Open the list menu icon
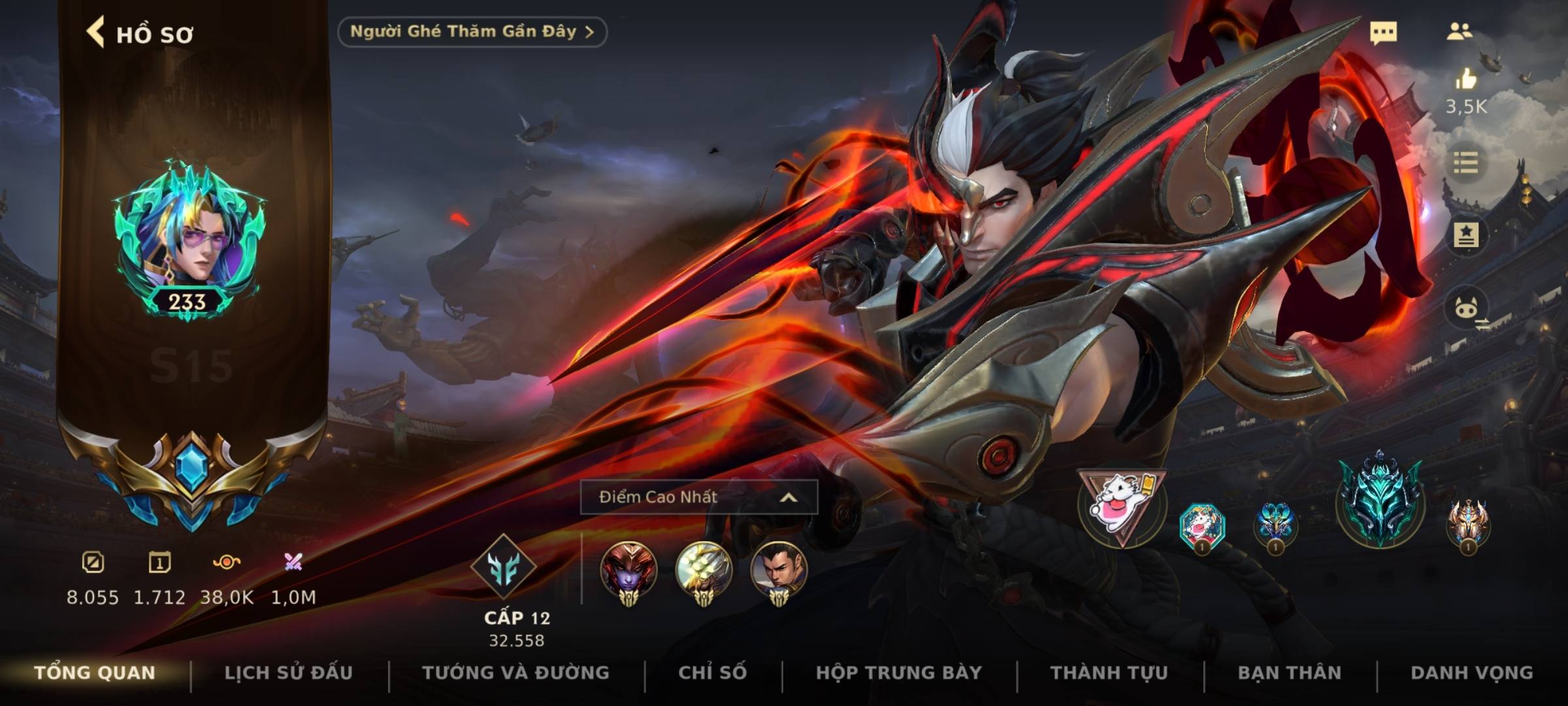Screen dimensions: 1568x706 coord(1465,162)
